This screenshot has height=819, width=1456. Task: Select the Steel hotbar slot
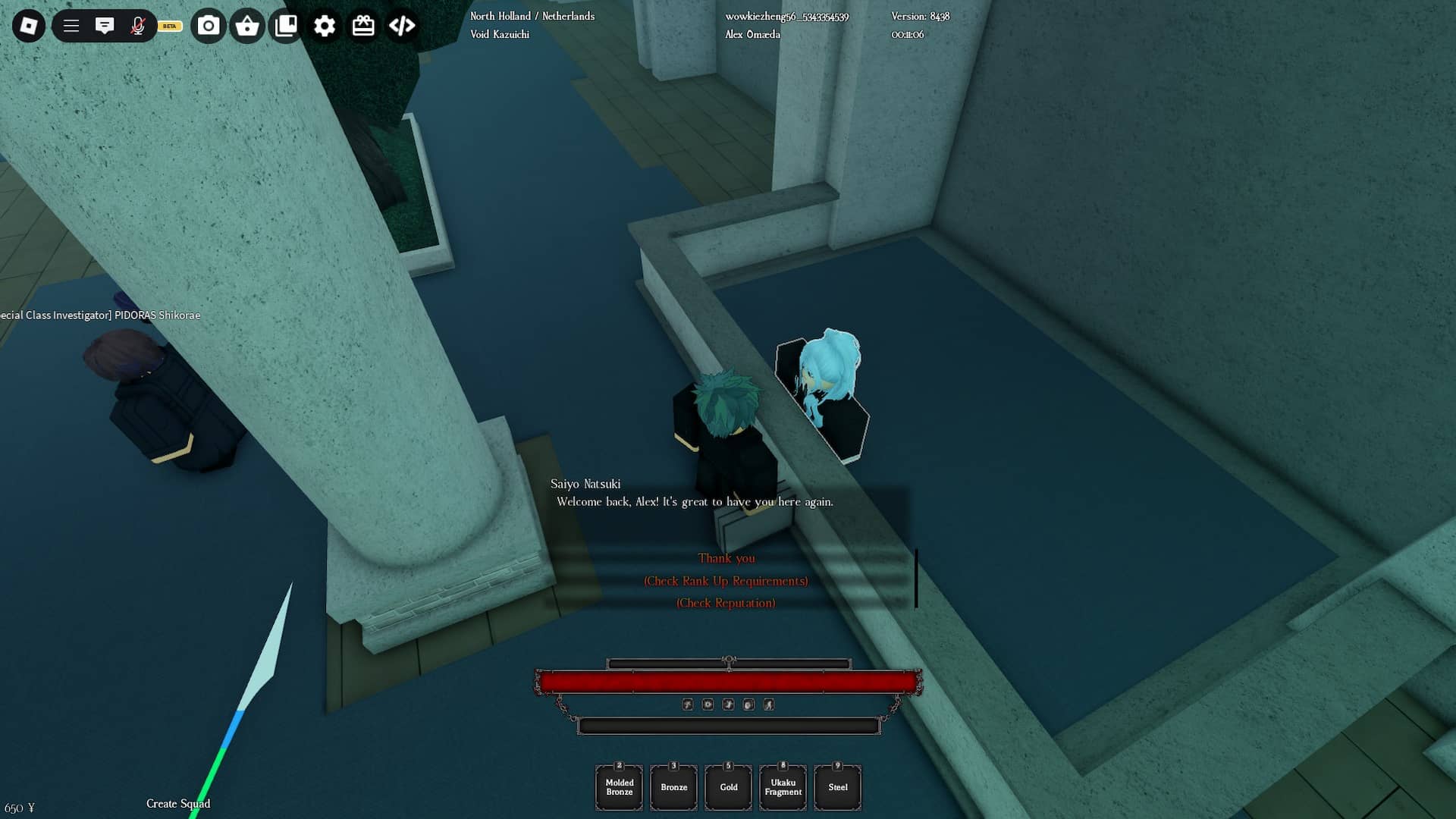837,787
